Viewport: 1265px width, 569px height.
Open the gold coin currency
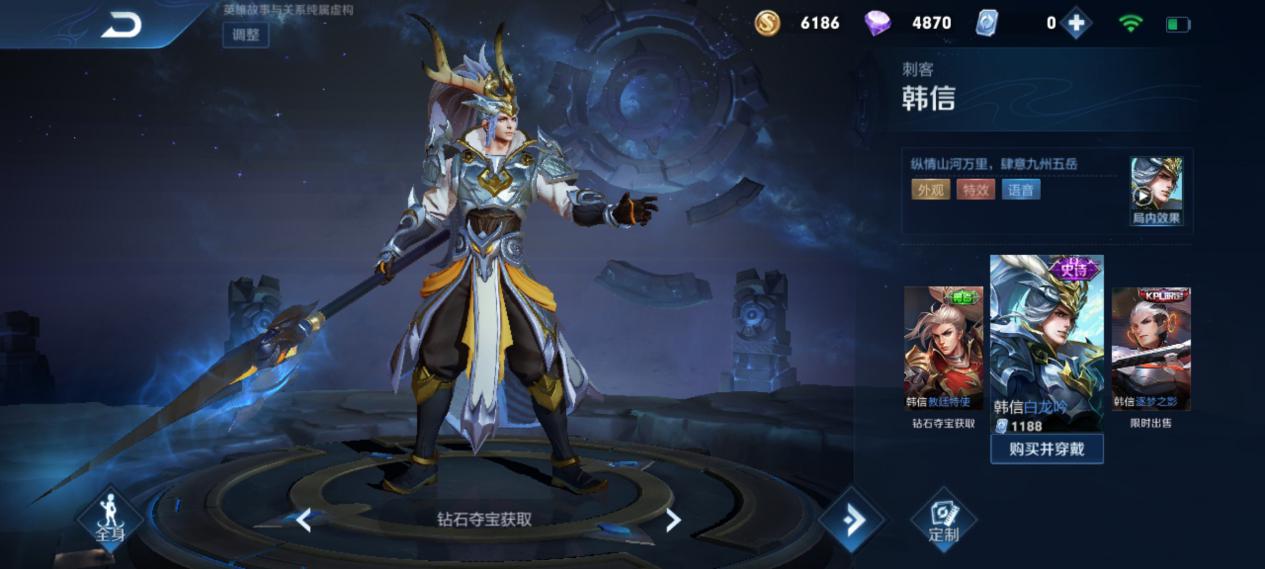767,23
